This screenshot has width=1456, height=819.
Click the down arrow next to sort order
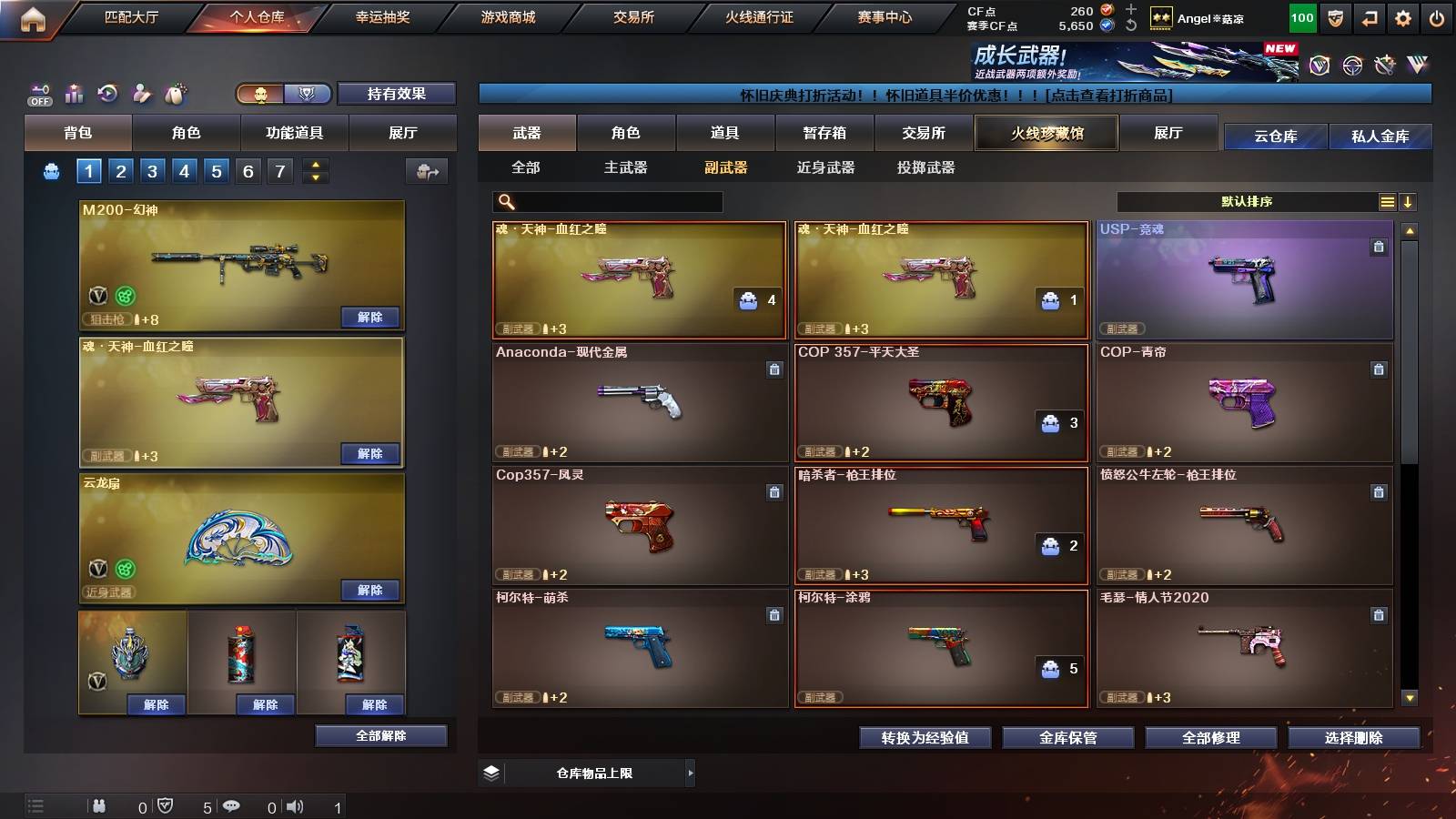(1409, 201)
